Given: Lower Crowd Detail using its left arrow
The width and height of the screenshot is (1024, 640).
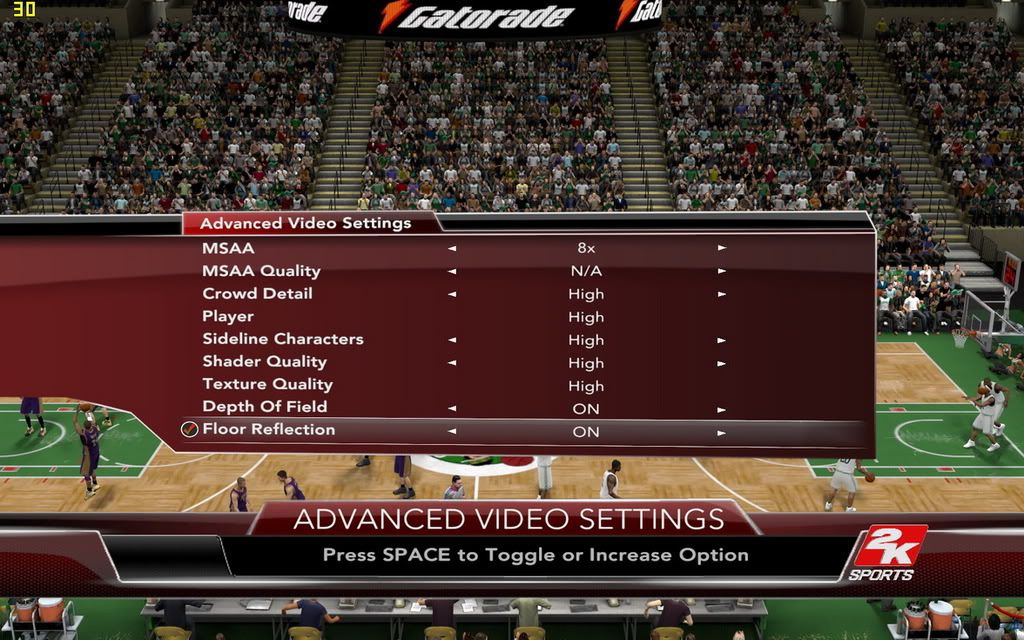Looking at the screenshot, I should point(452,294).
